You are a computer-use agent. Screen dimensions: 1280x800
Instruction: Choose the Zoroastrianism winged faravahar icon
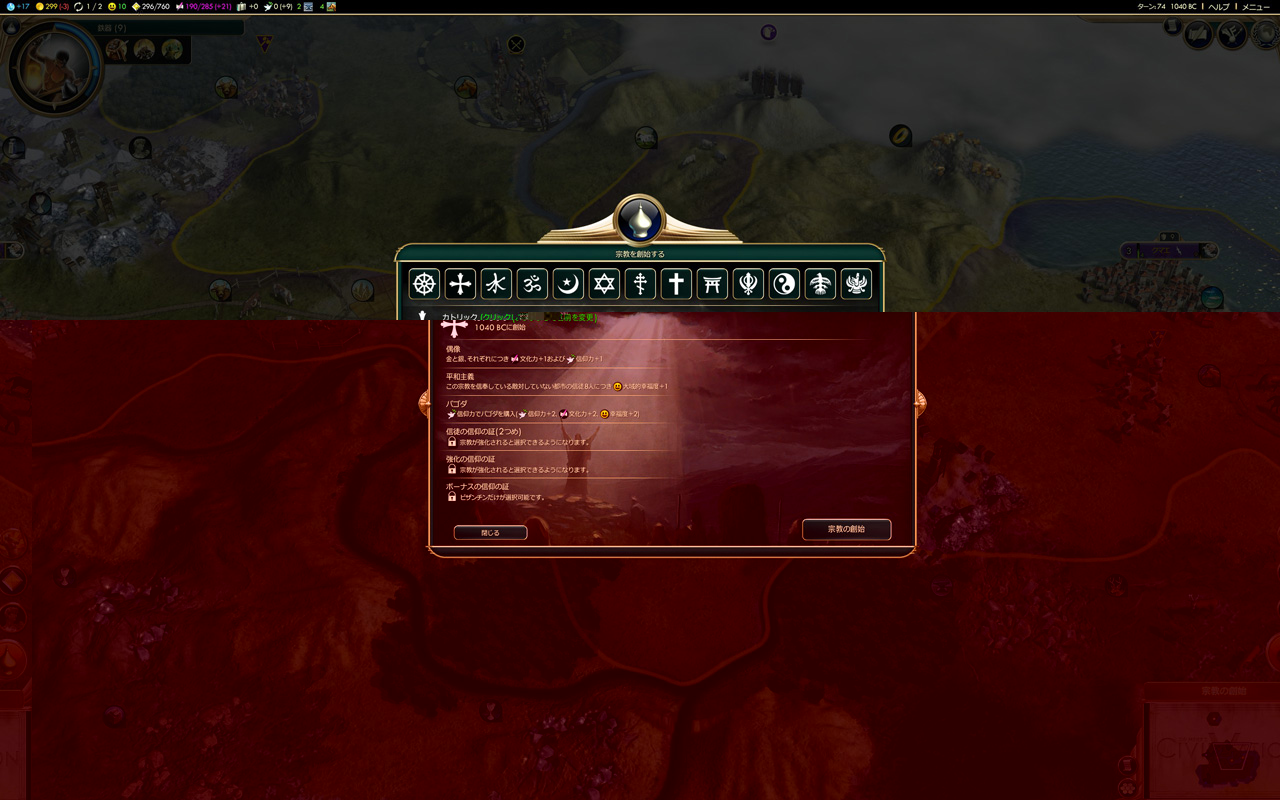pos(856,284)
